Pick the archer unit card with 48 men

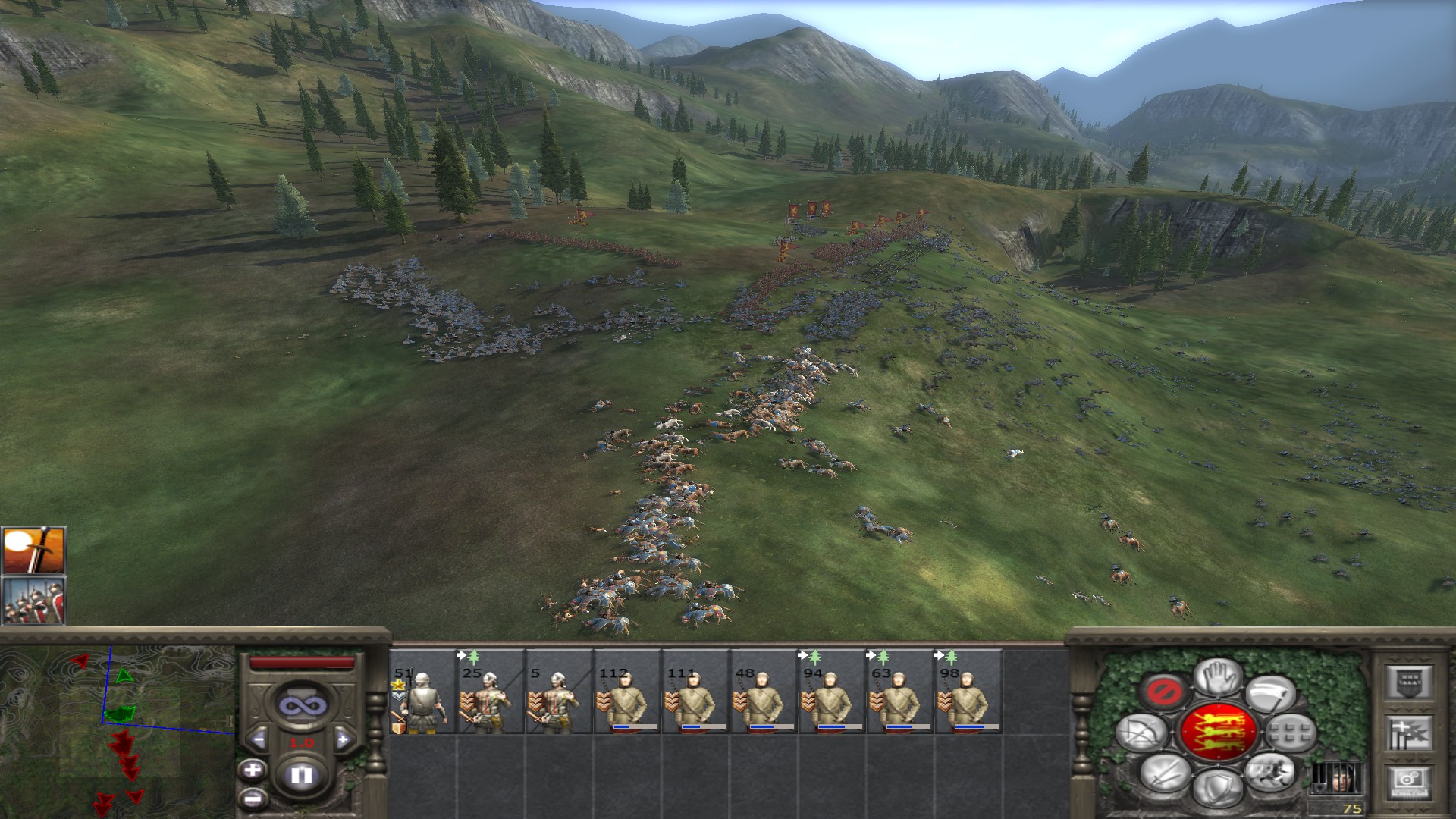click(764, 691)
